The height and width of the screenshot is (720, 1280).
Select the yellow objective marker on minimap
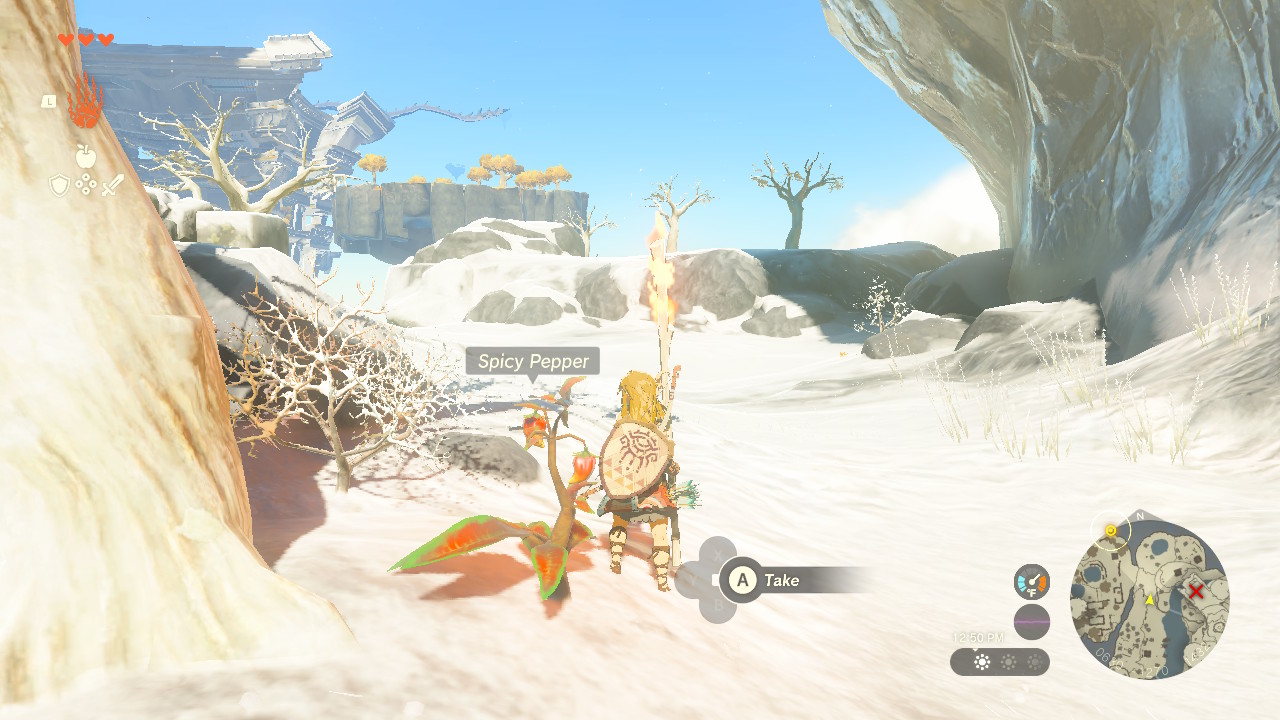1110,530
